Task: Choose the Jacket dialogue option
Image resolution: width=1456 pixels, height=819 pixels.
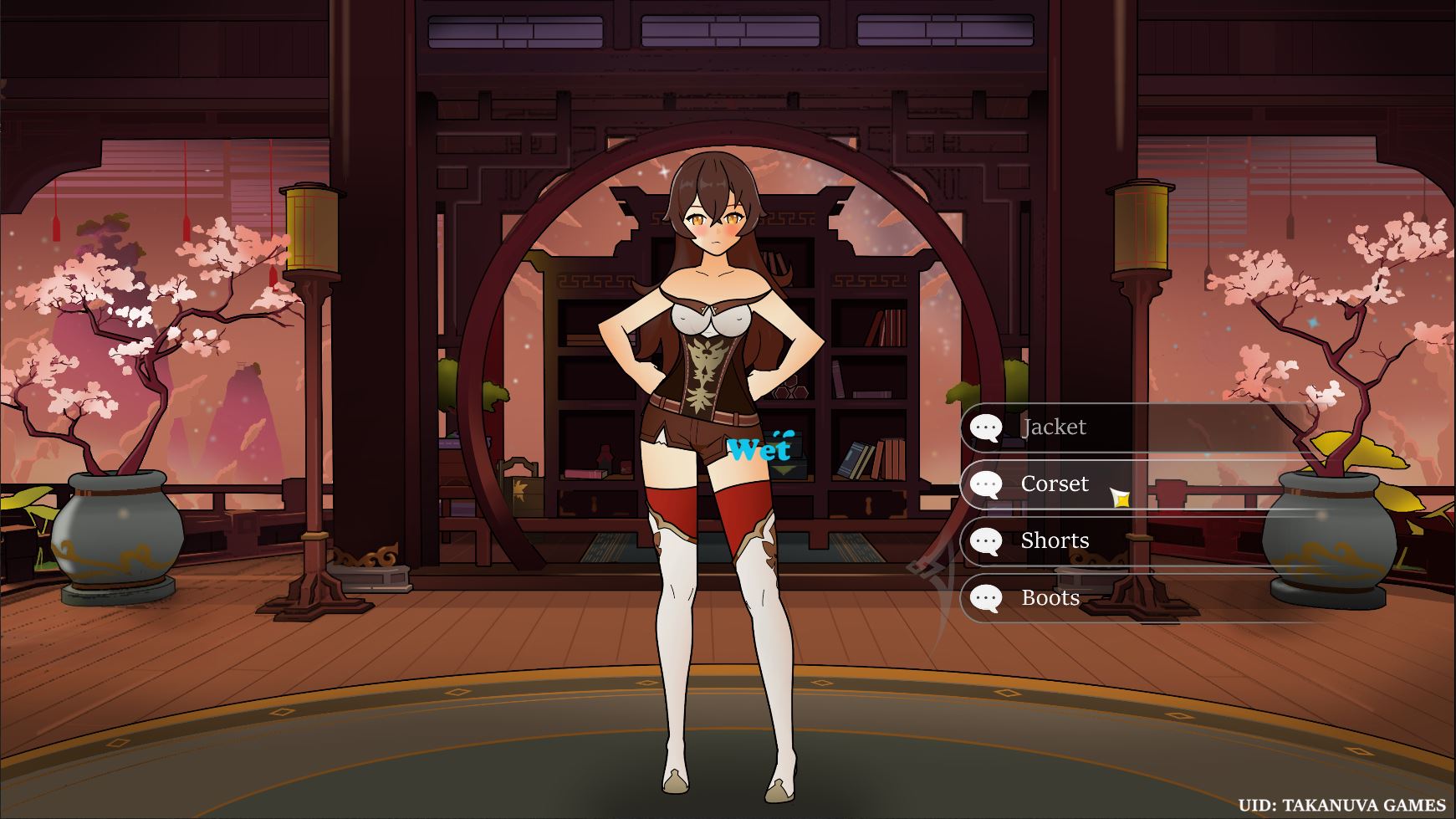Action: point(1054,427)
